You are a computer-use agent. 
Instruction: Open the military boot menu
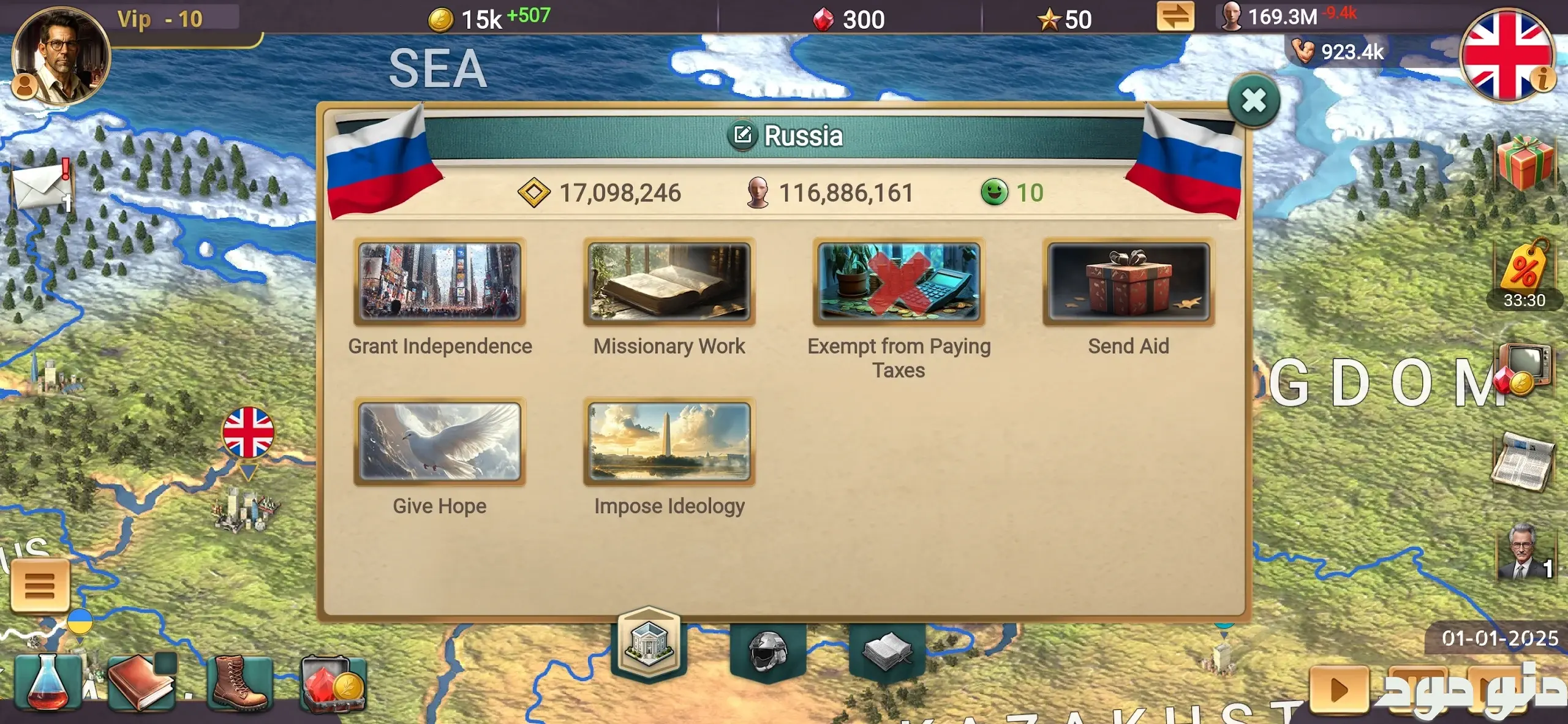click(x=239, y=682)
